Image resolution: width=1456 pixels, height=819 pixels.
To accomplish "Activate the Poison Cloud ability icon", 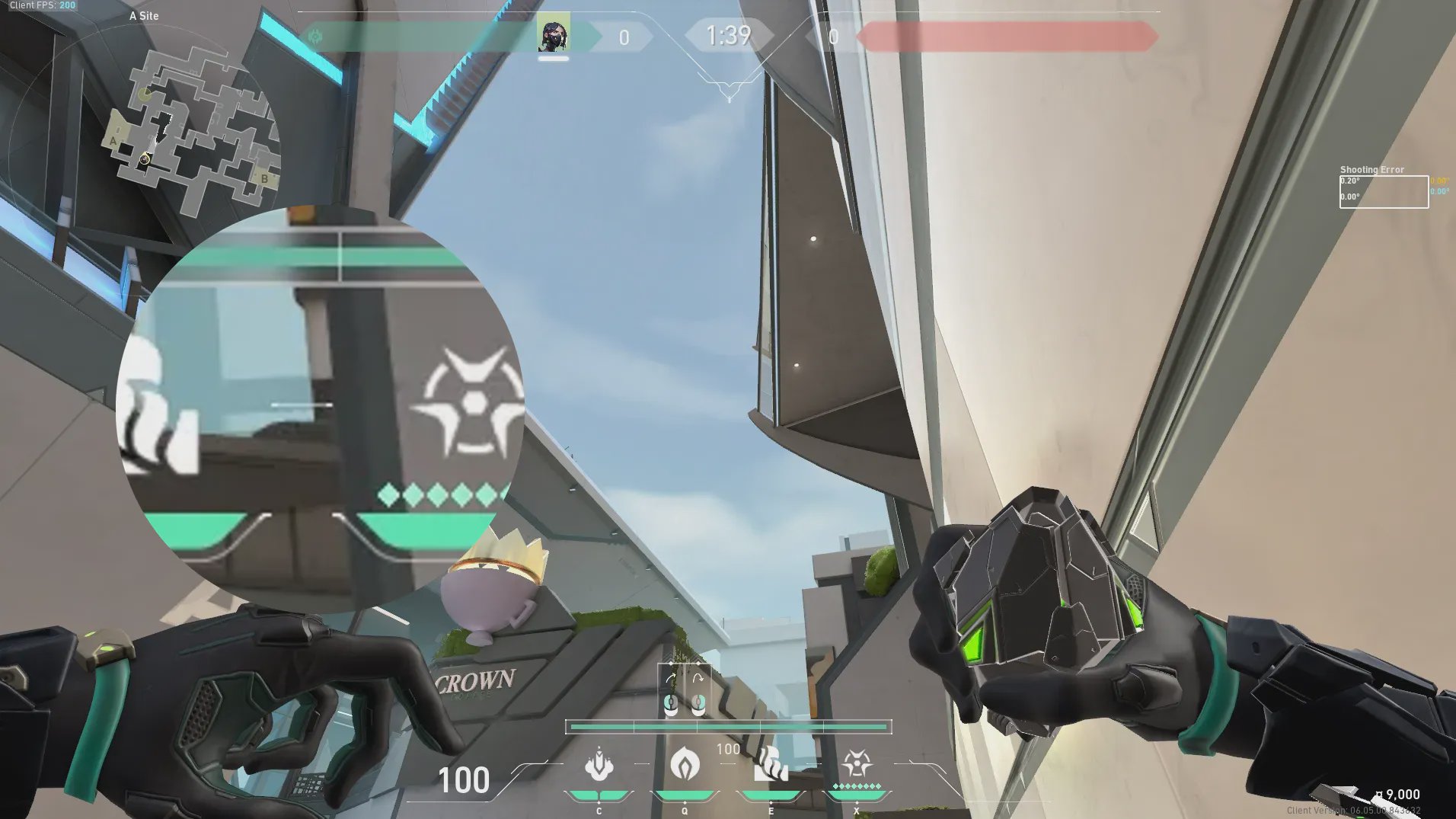I will 684,763.
